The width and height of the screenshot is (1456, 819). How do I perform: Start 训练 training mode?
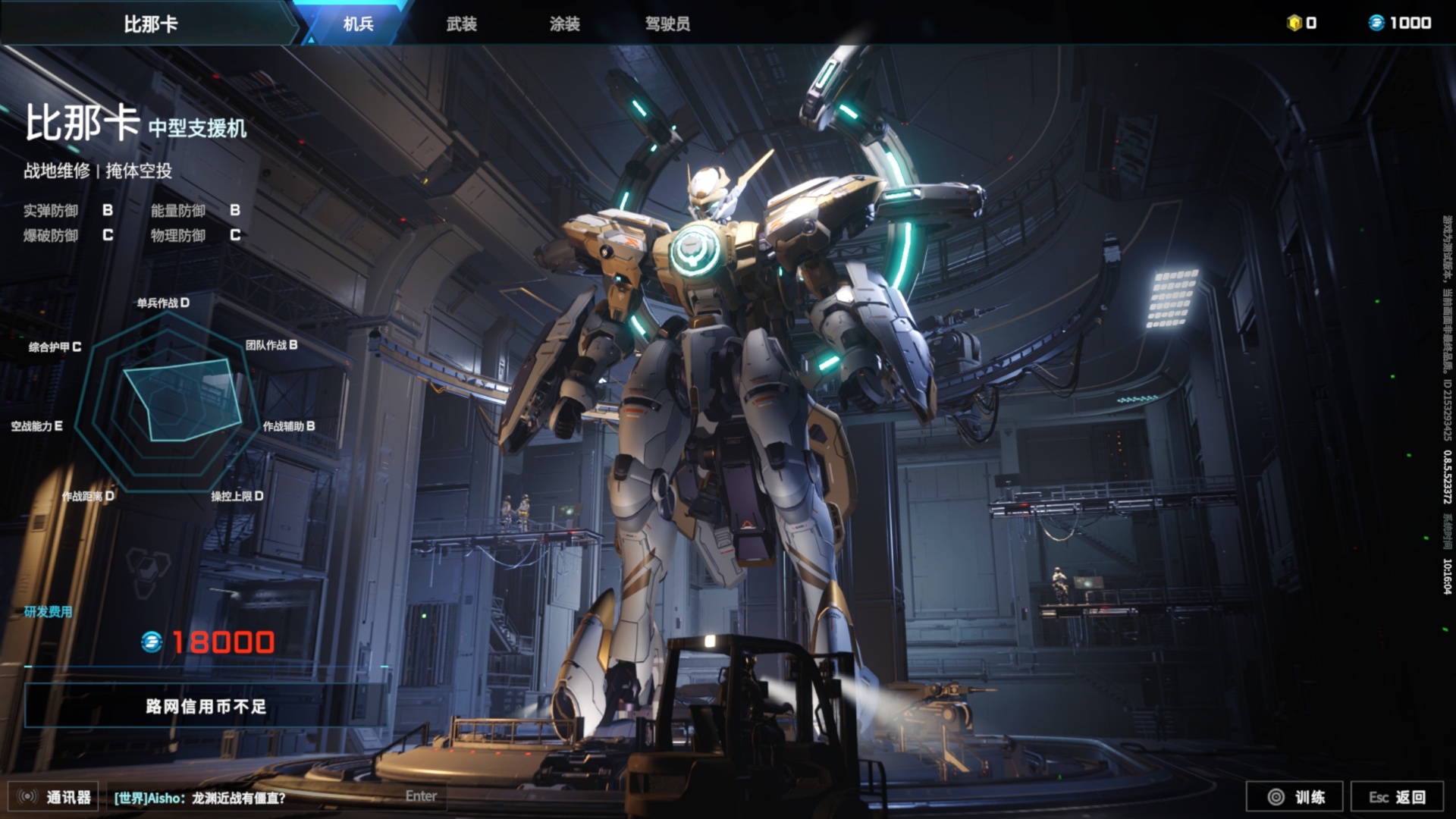[x=1294, y=797]
